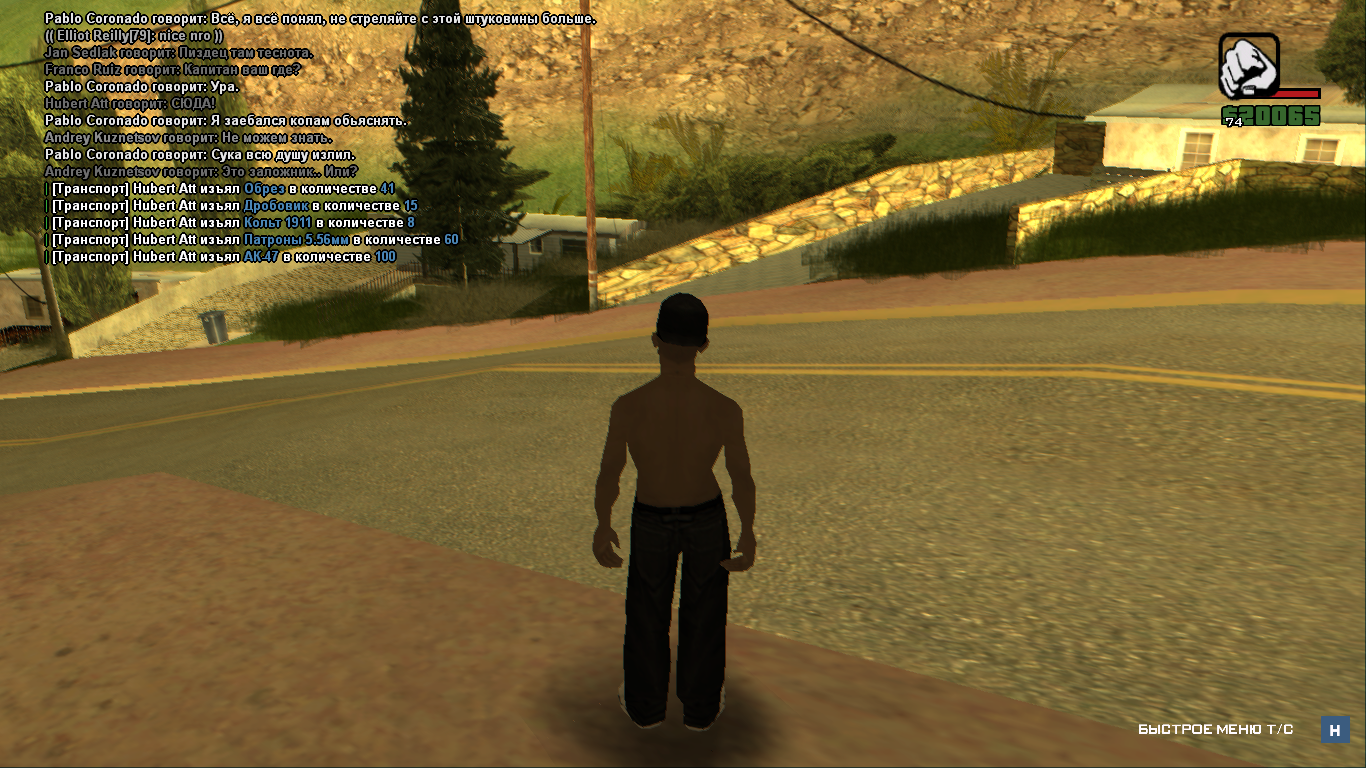Select the fist weapon icon

(1248, 65)
